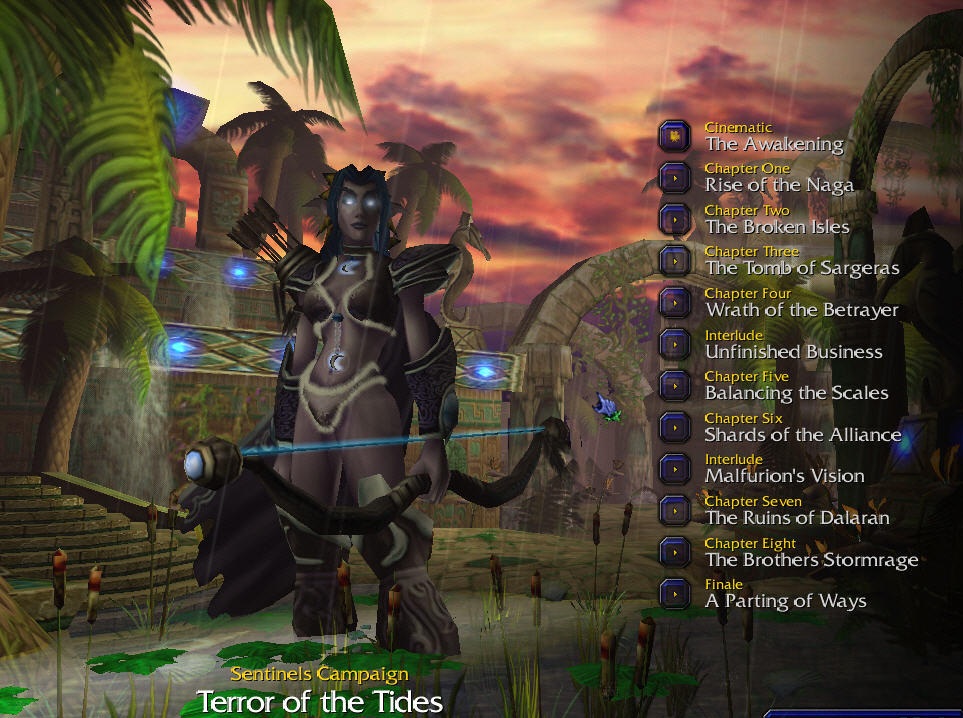This screenshot has height=718, width=963.
Task: View the Malfurion's Vision interlude
Action: point(675,468)
